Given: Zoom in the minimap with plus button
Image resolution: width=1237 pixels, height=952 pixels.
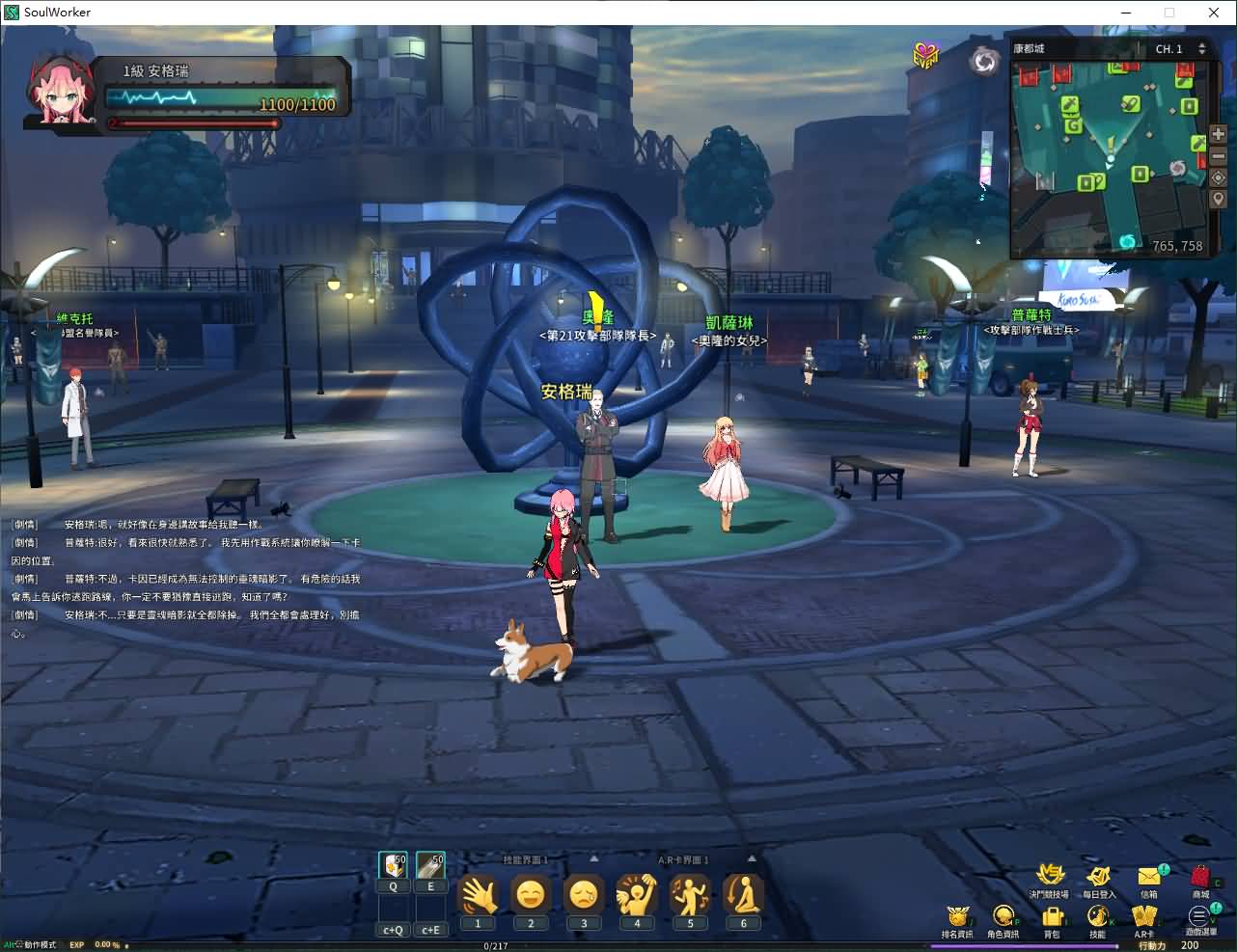Looking at the screenshot, I should 1218,135.
